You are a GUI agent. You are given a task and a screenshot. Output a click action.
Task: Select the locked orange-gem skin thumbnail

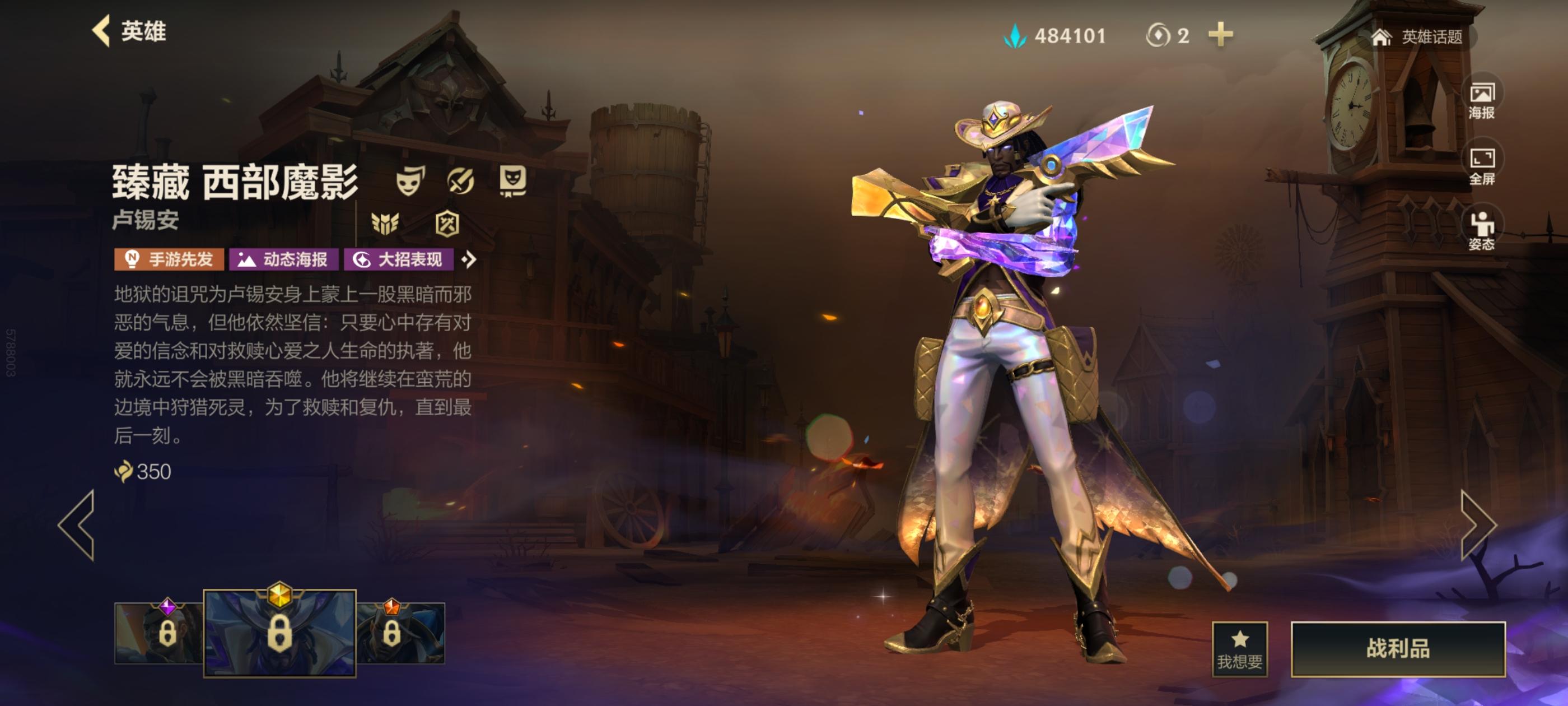tap(400, 633)
